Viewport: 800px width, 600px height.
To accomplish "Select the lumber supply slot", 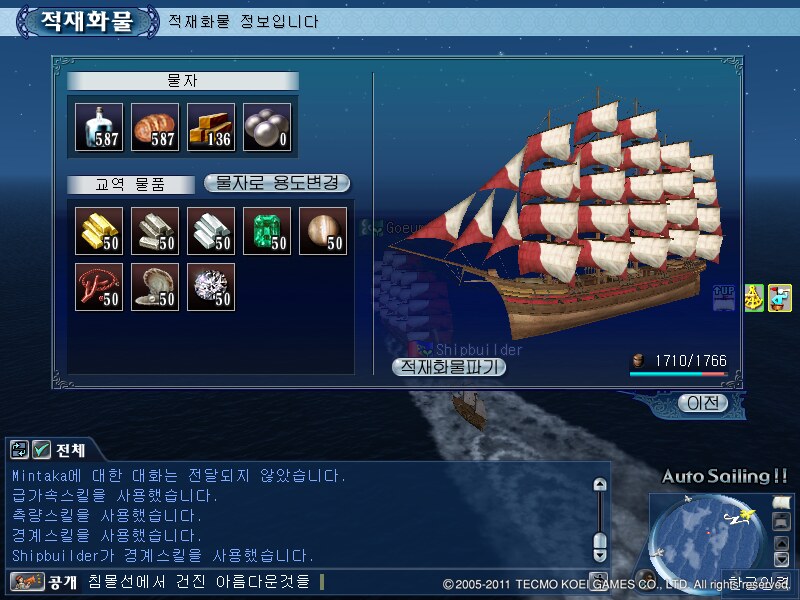I will tap(211, 128).
